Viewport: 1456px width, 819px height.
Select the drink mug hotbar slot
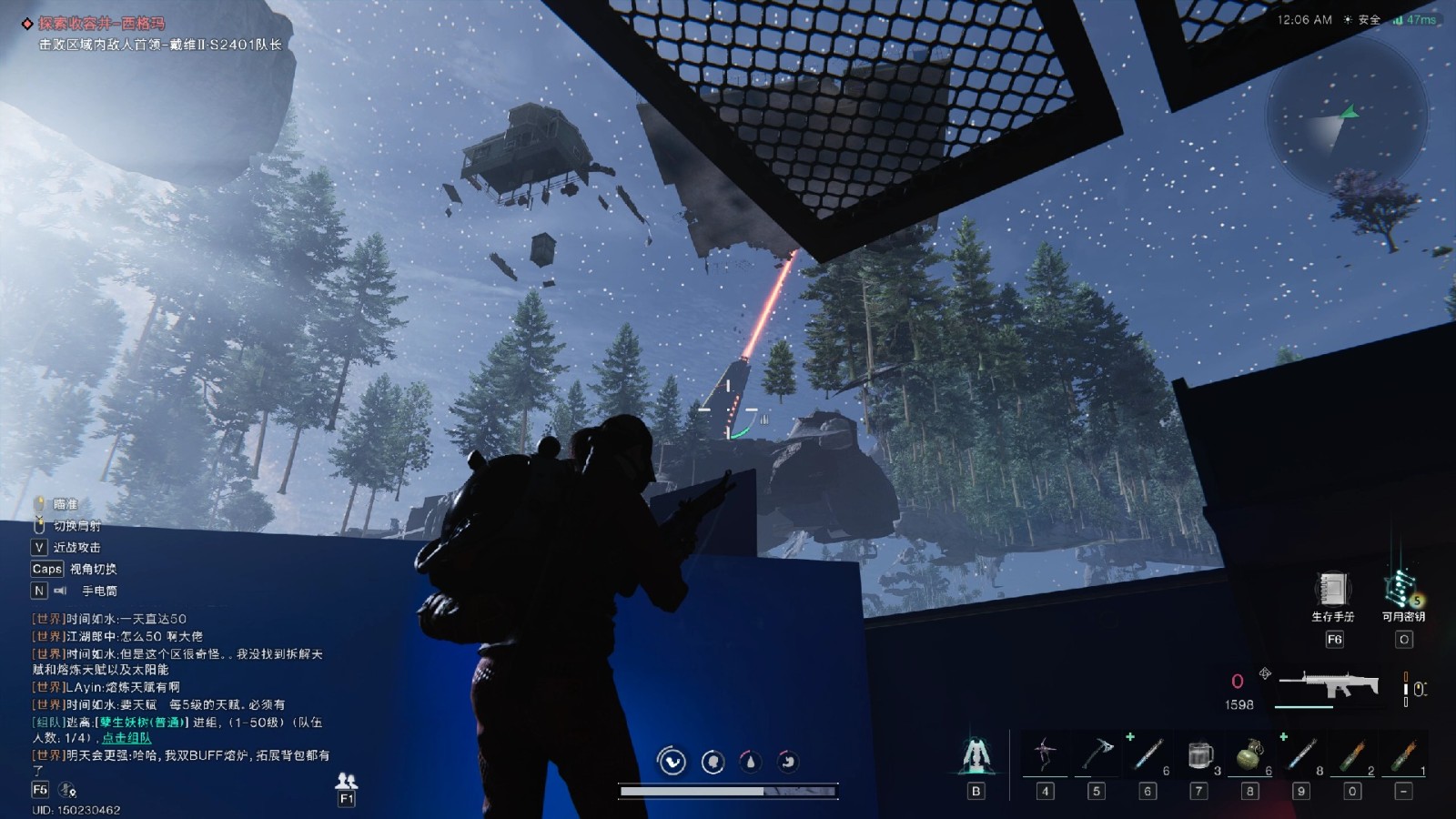[1199, 755]
